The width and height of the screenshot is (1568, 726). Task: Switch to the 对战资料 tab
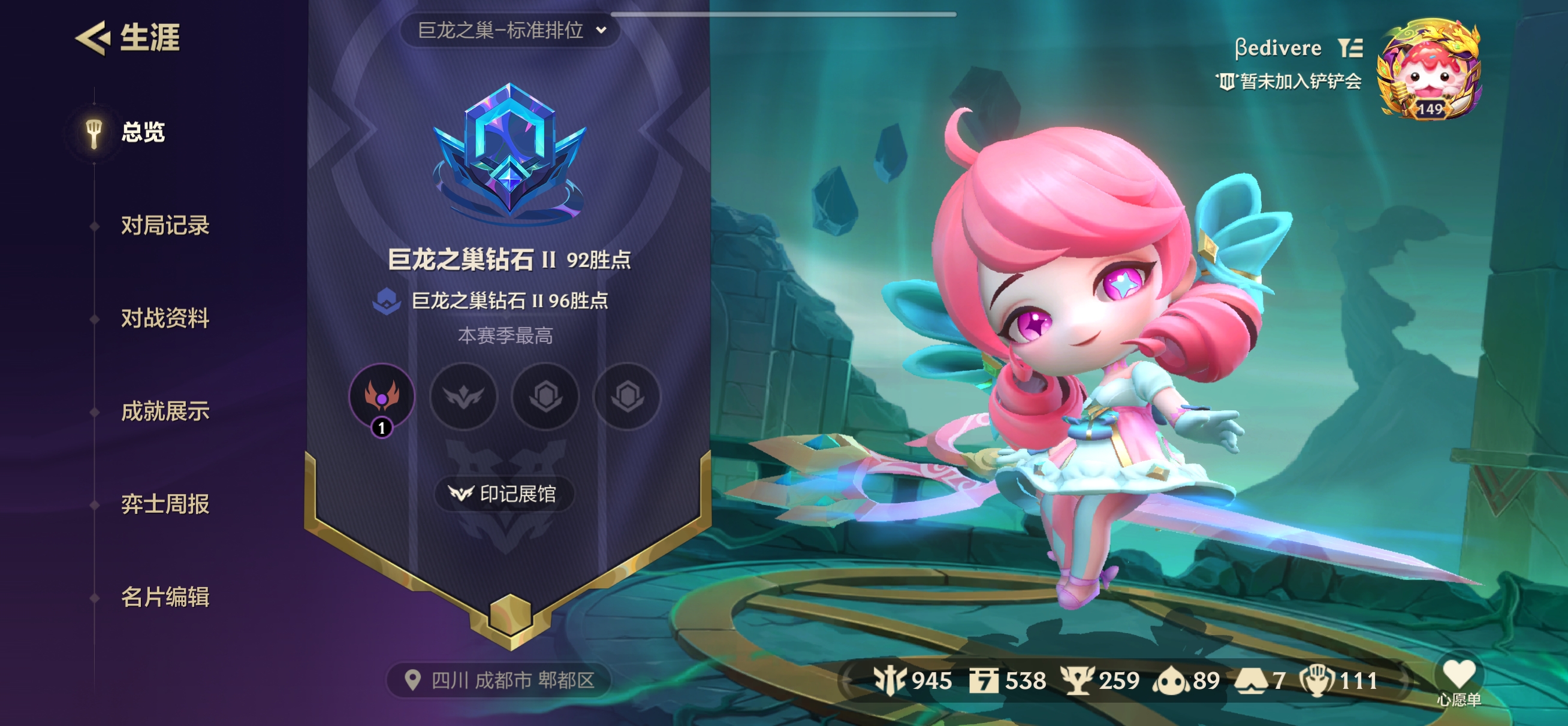point(164,318)
